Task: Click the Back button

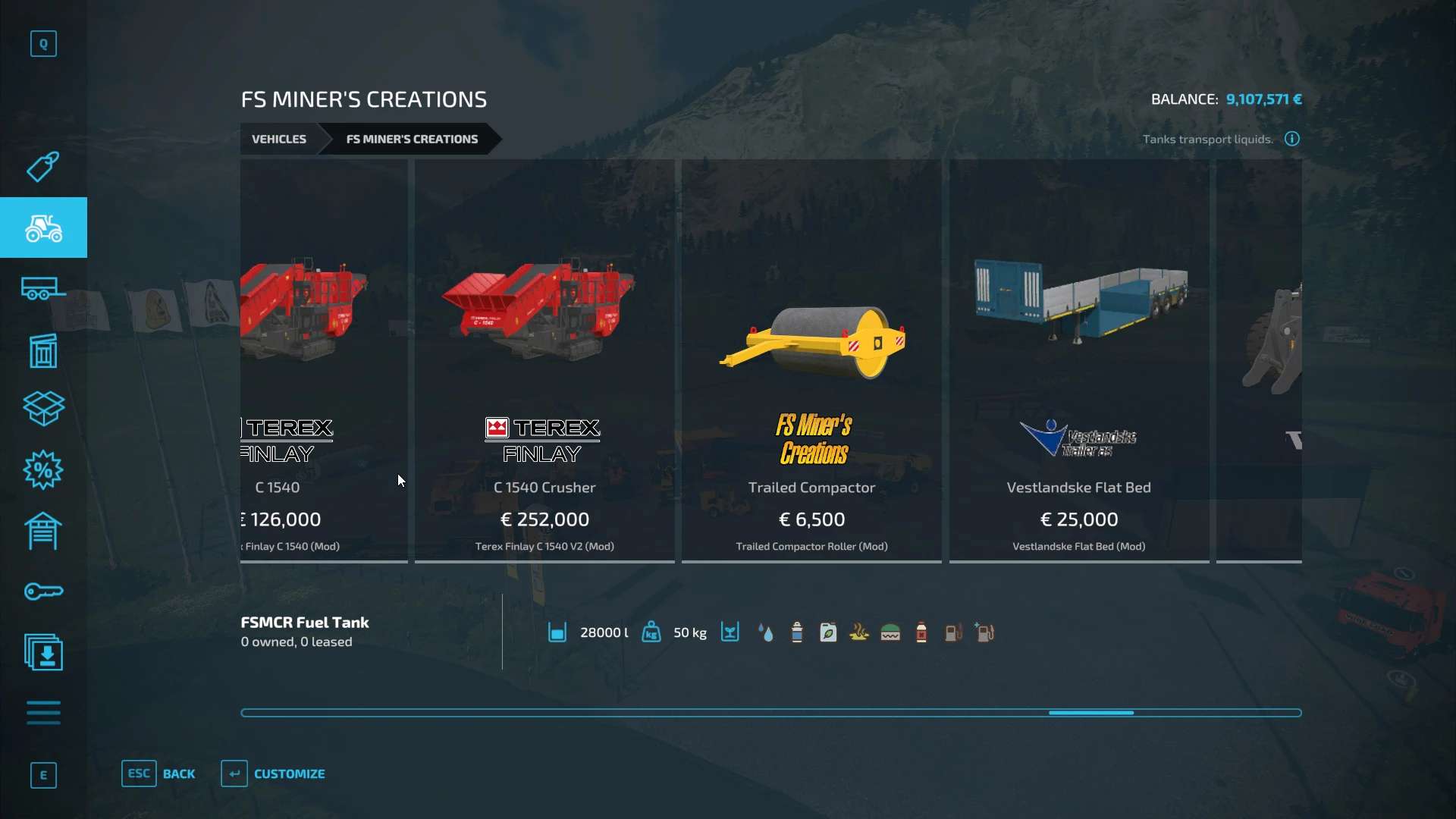Action: pos(158,773)
